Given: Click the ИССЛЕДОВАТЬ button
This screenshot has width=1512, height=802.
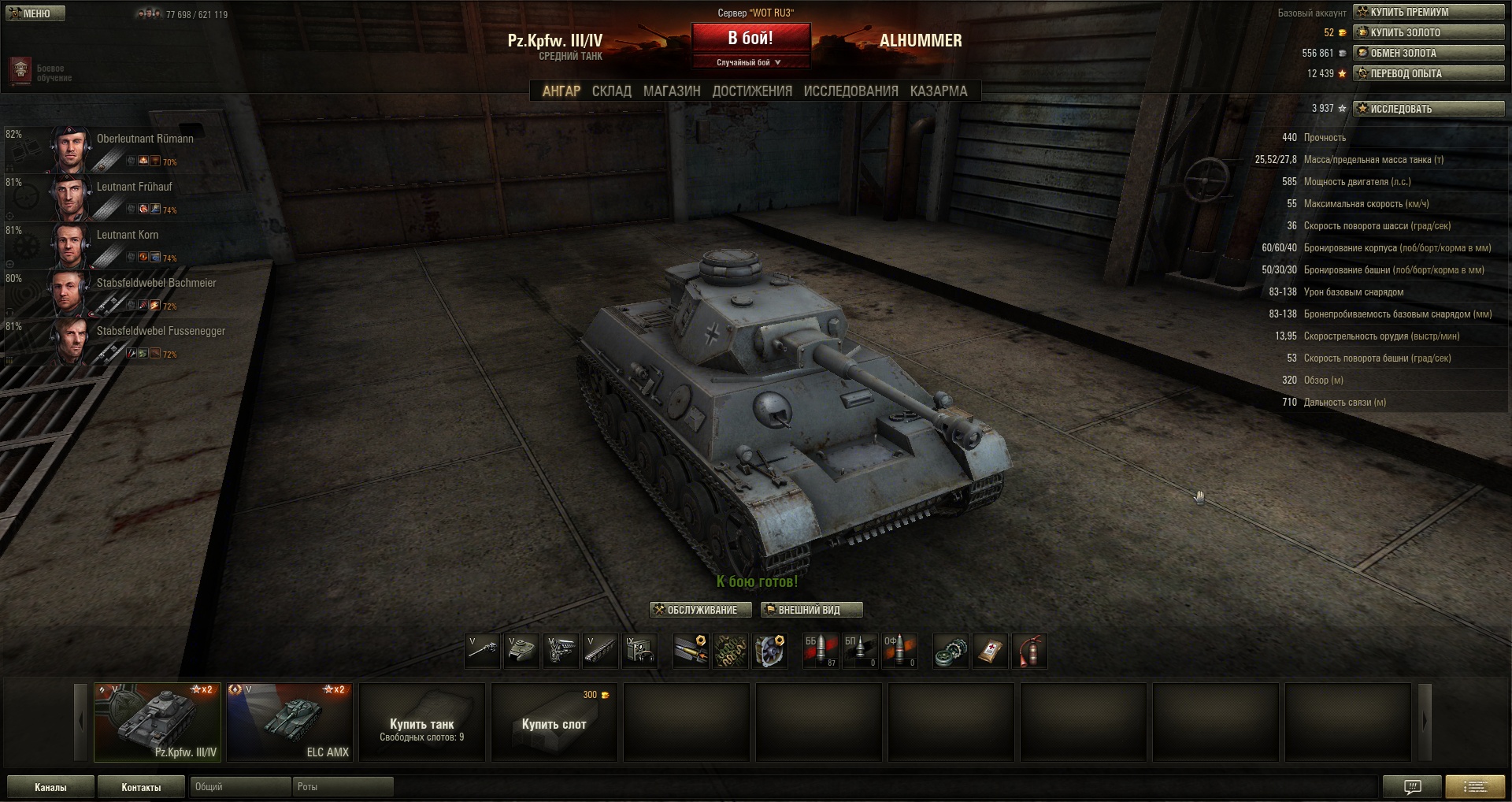Looking at the screenshot, I should (1428, 109).
